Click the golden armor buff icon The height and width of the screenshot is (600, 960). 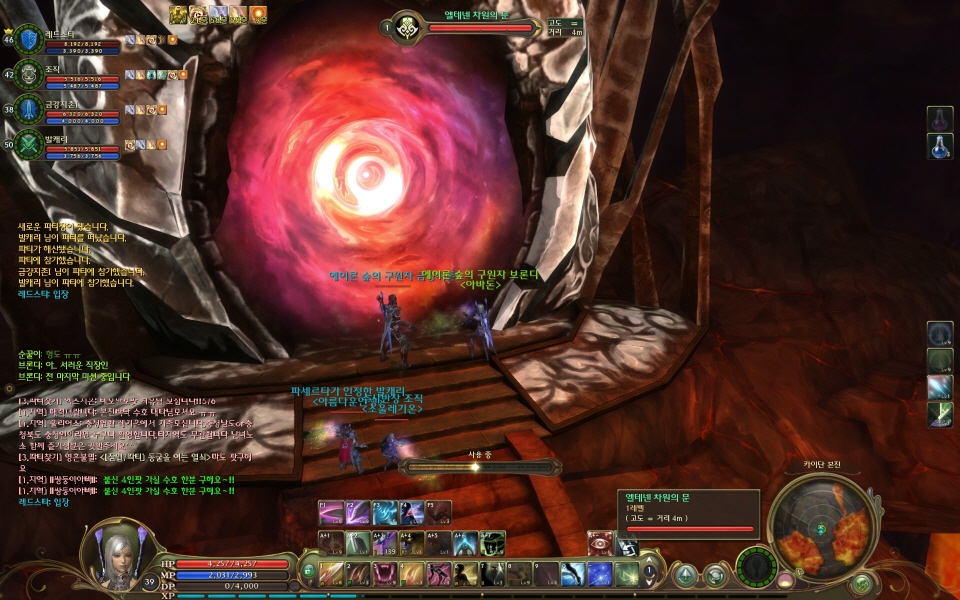pos(179,14)
